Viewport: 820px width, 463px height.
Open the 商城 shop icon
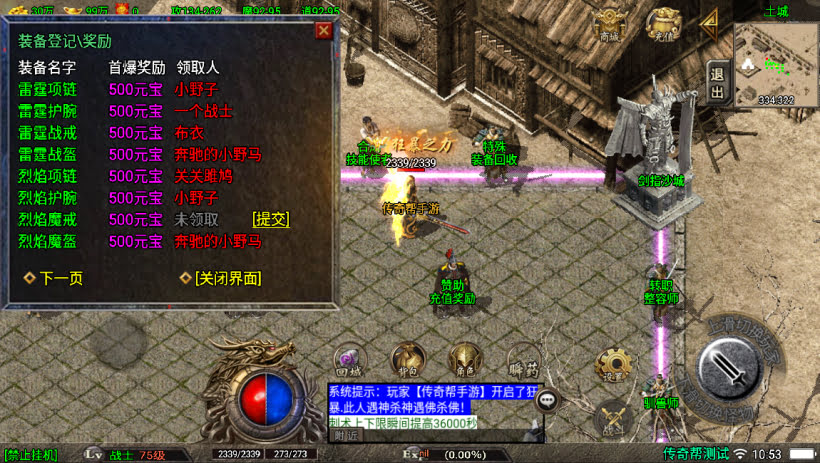tap(608, 26)
